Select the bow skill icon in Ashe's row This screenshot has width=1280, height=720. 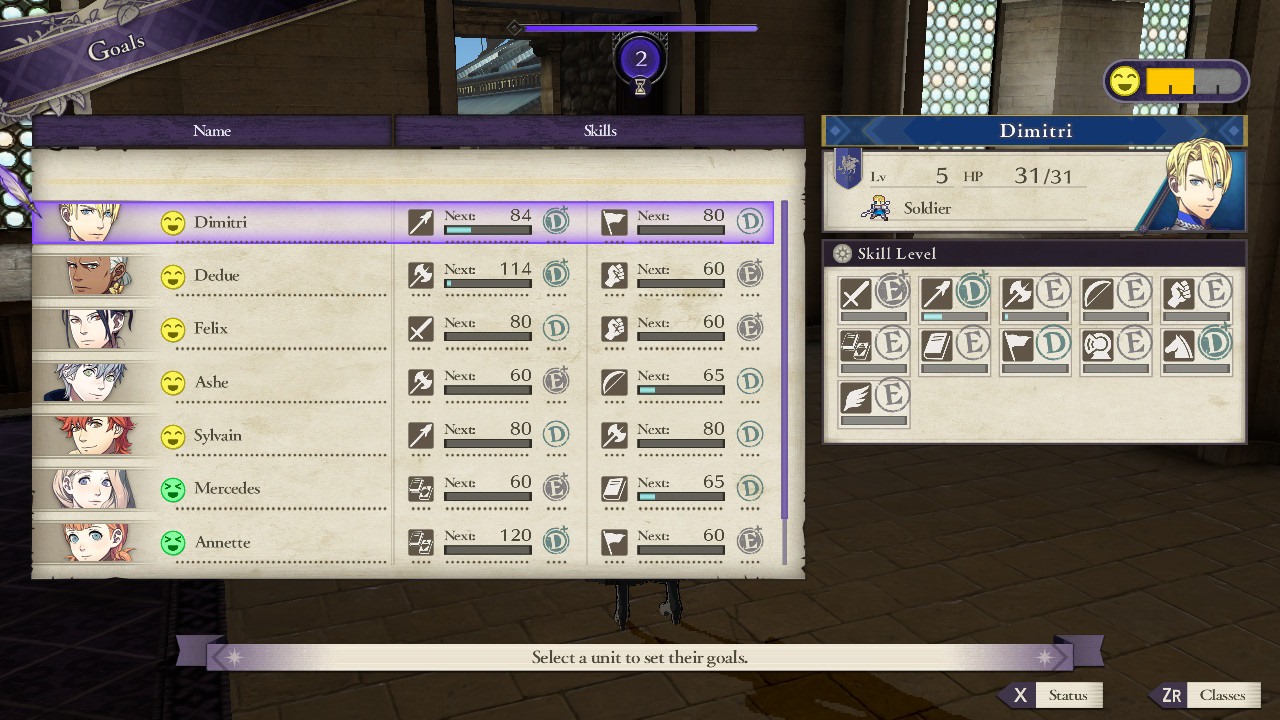click(614, 381)
